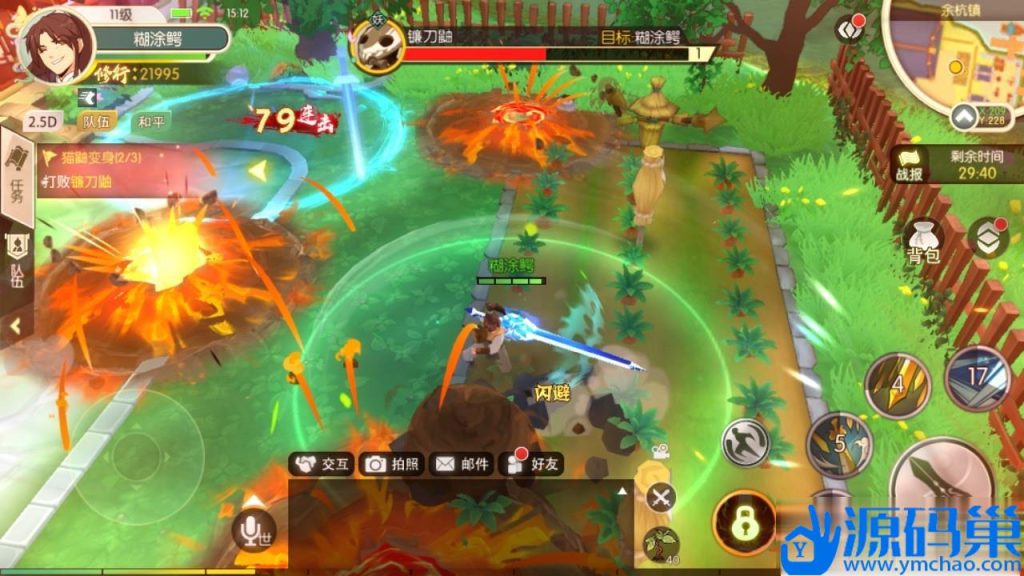Switch the 和平 peace mode button
1024x576 pixels.
pyautogui.click(x=151, y=121)
